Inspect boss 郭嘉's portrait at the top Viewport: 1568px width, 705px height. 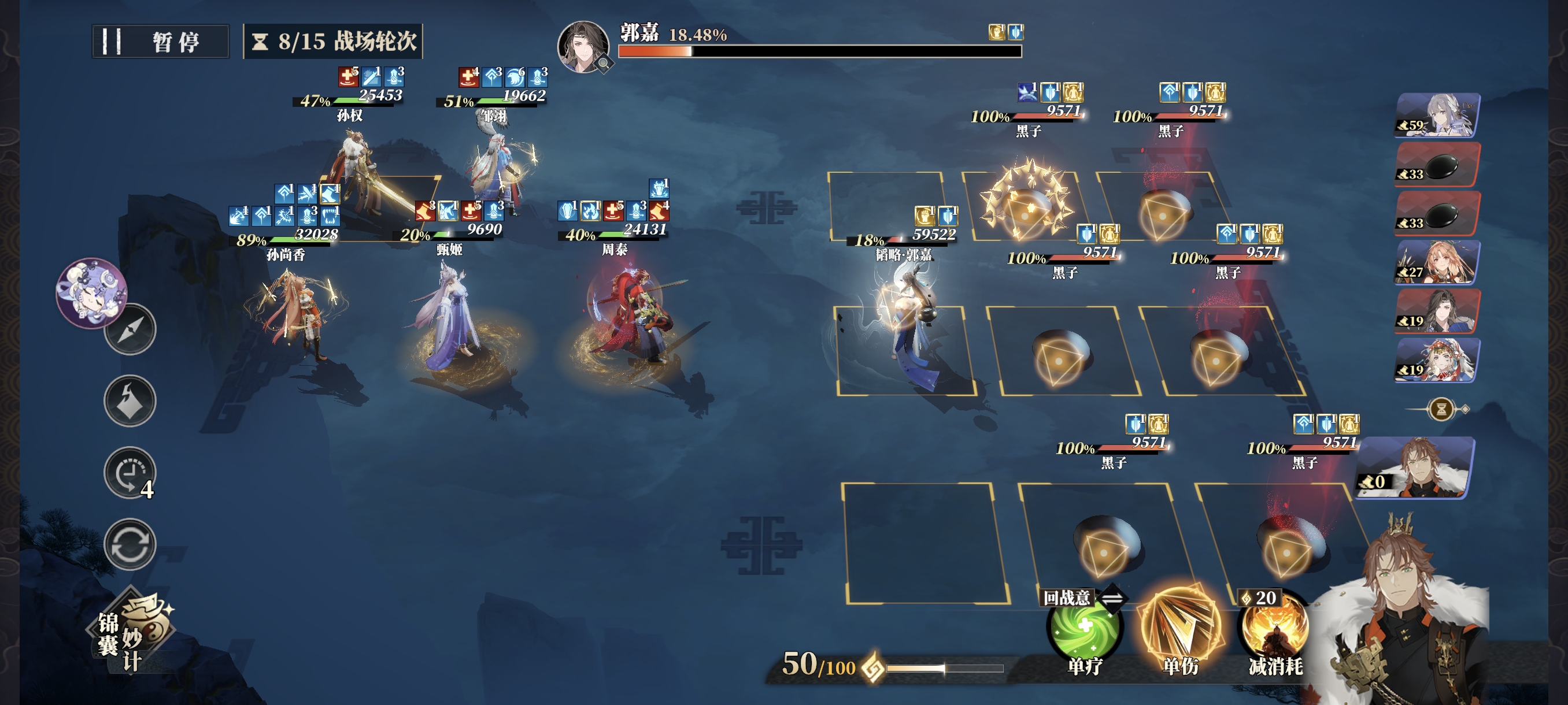point(583,47)
